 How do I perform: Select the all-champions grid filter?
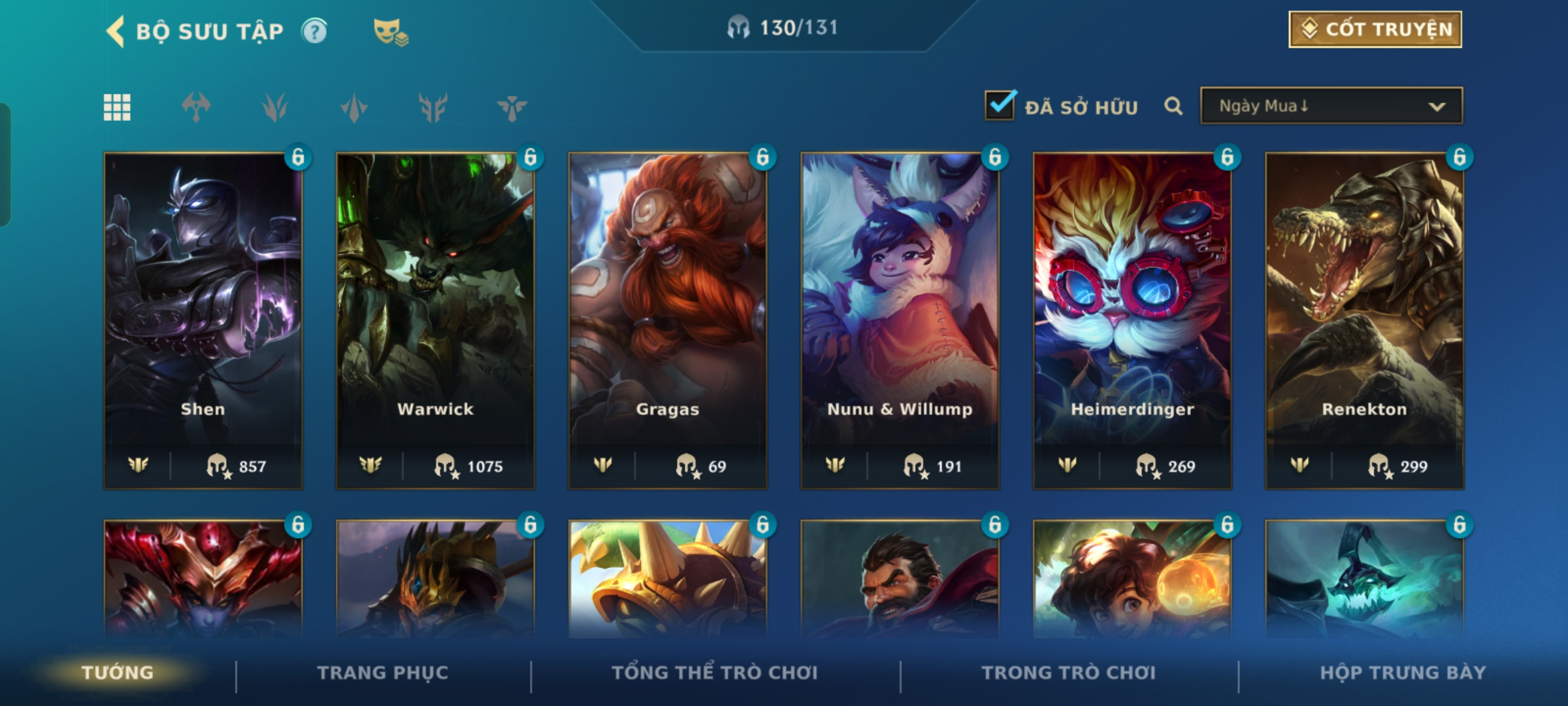[x=117, y=107]
